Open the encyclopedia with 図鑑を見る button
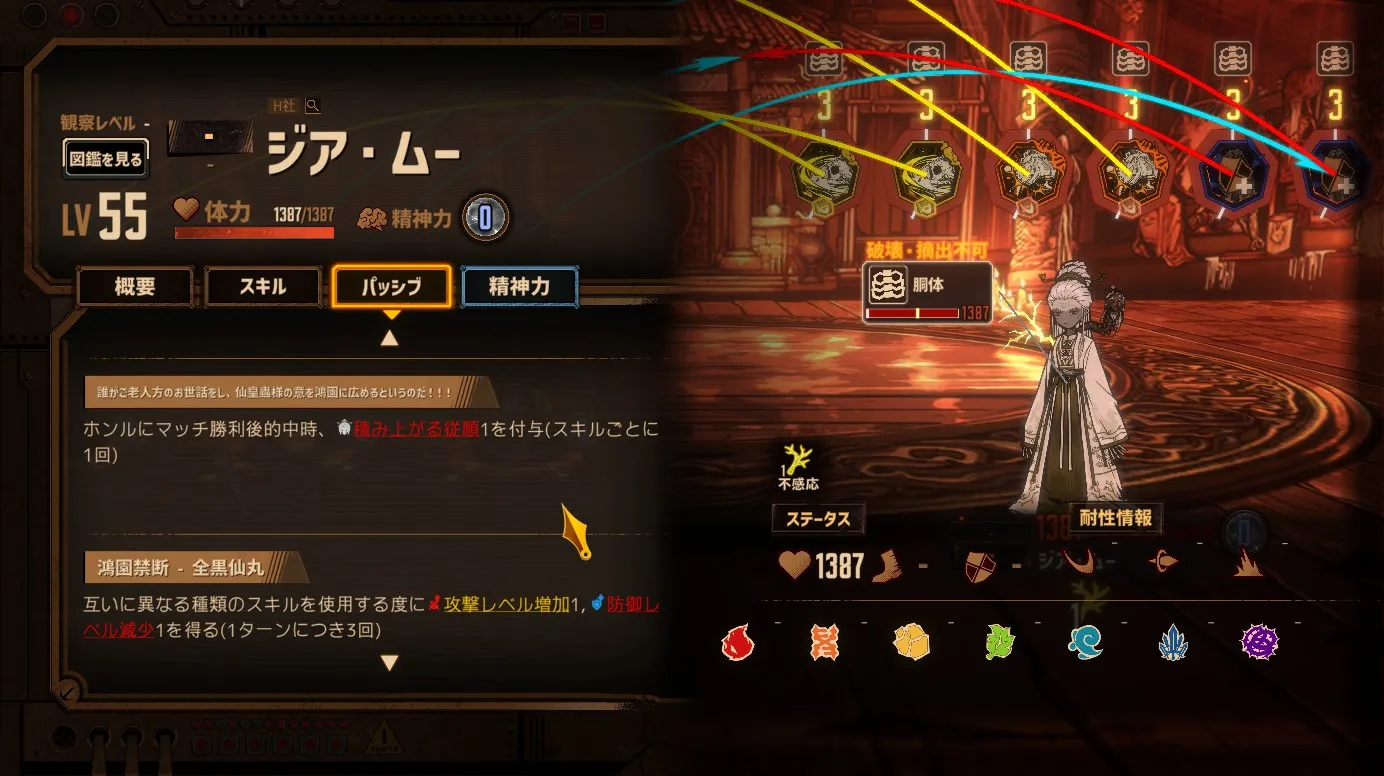 [x=106, y=158]
